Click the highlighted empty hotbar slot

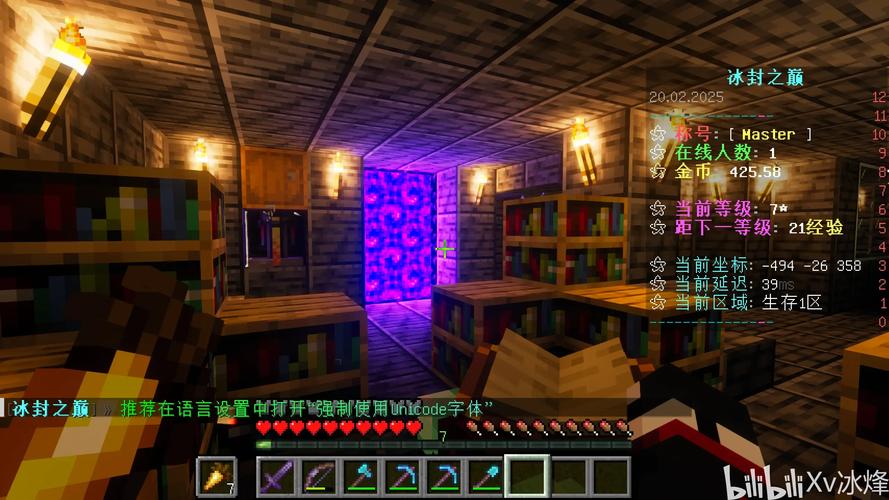(x=527, y=476)
